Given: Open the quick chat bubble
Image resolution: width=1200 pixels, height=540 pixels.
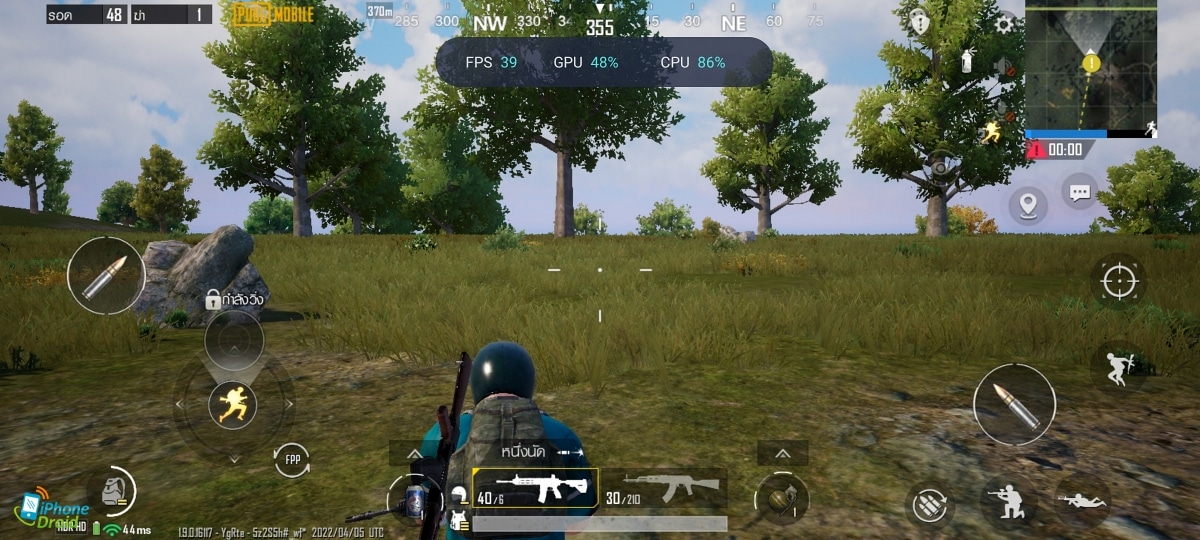Looking at the screenshot, I should [x=1080, y=191].
